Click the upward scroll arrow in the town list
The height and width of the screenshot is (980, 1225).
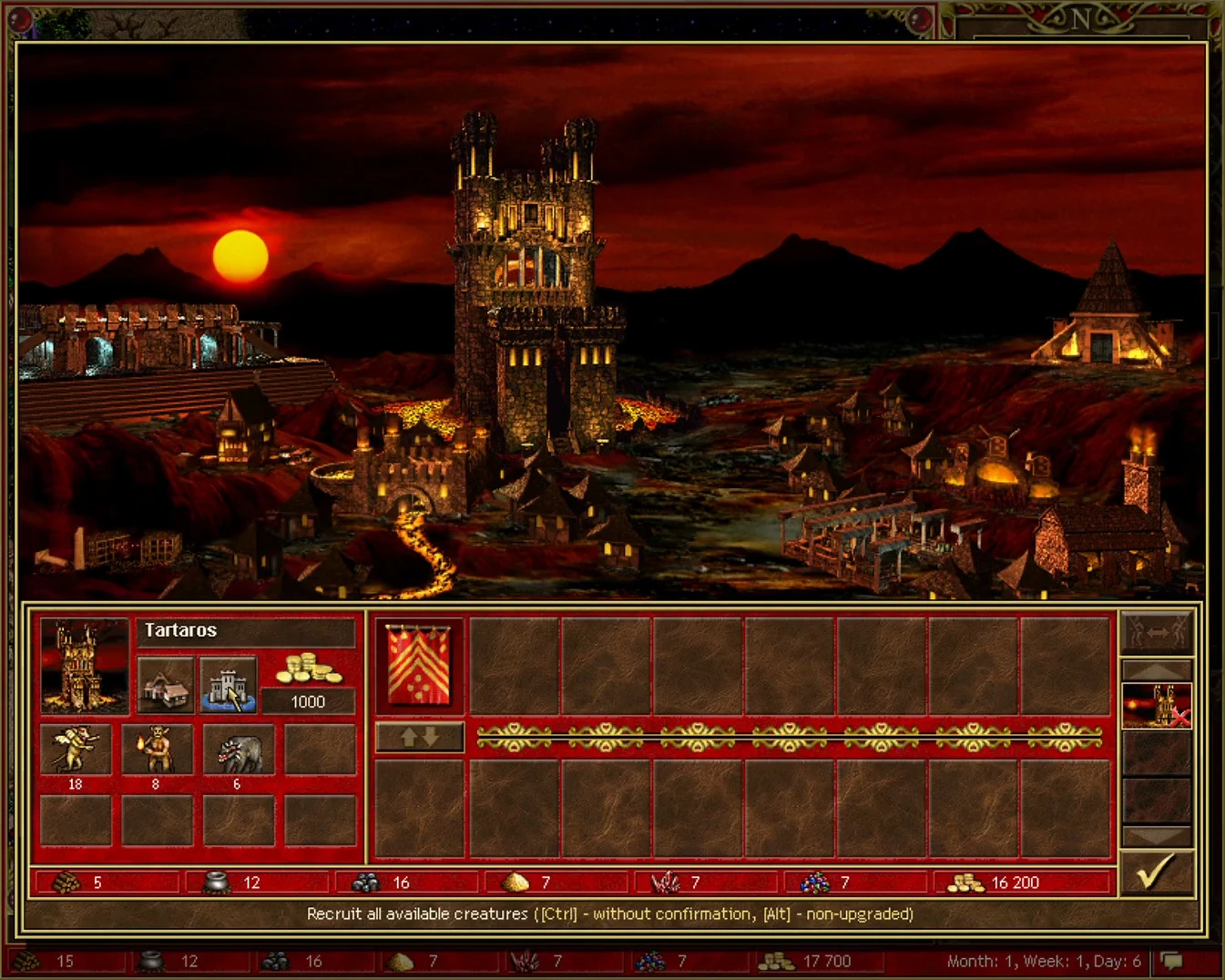1158,671
